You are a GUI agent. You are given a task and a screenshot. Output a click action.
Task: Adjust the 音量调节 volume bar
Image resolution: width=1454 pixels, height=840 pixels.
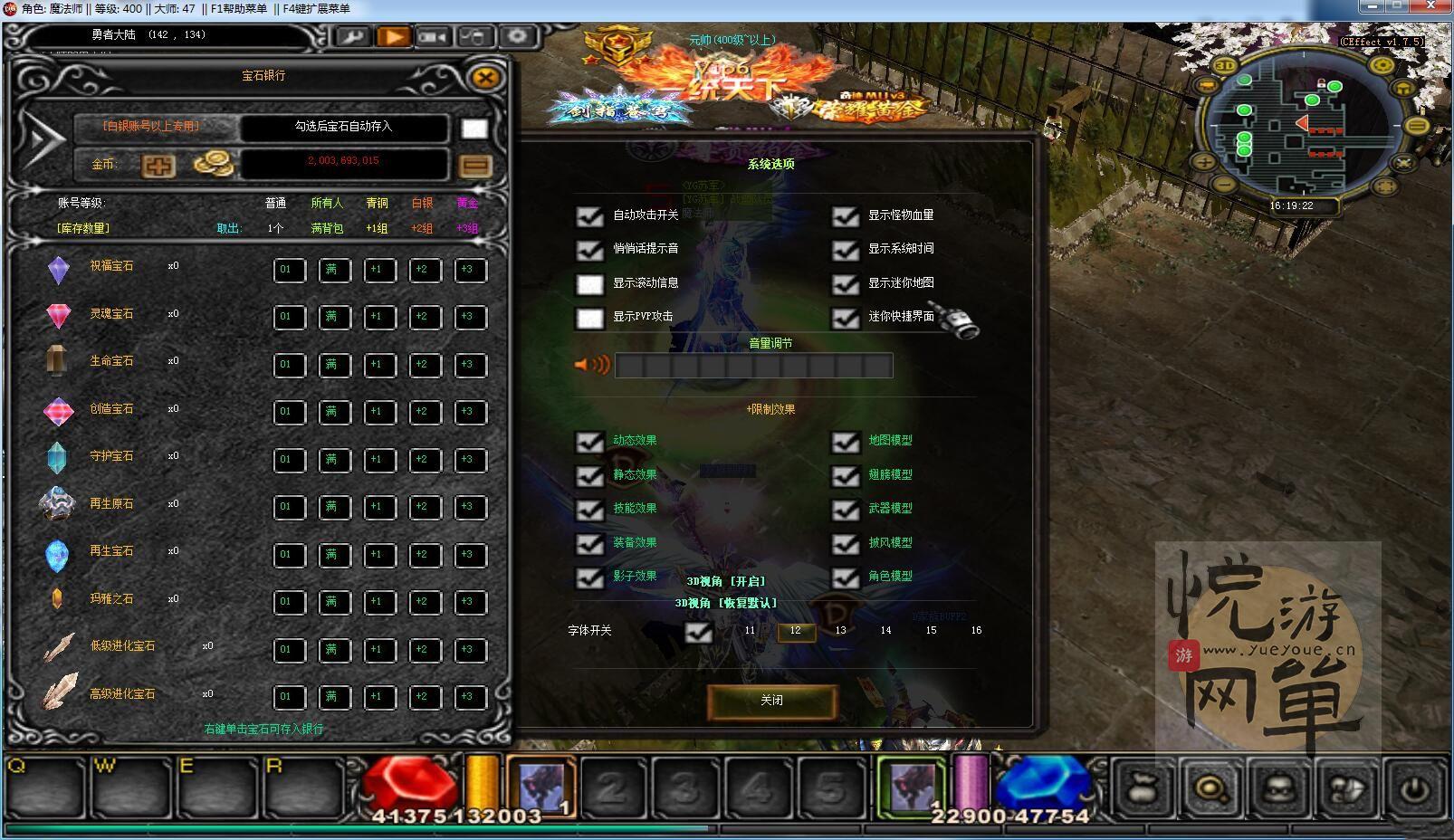[753, 366]
